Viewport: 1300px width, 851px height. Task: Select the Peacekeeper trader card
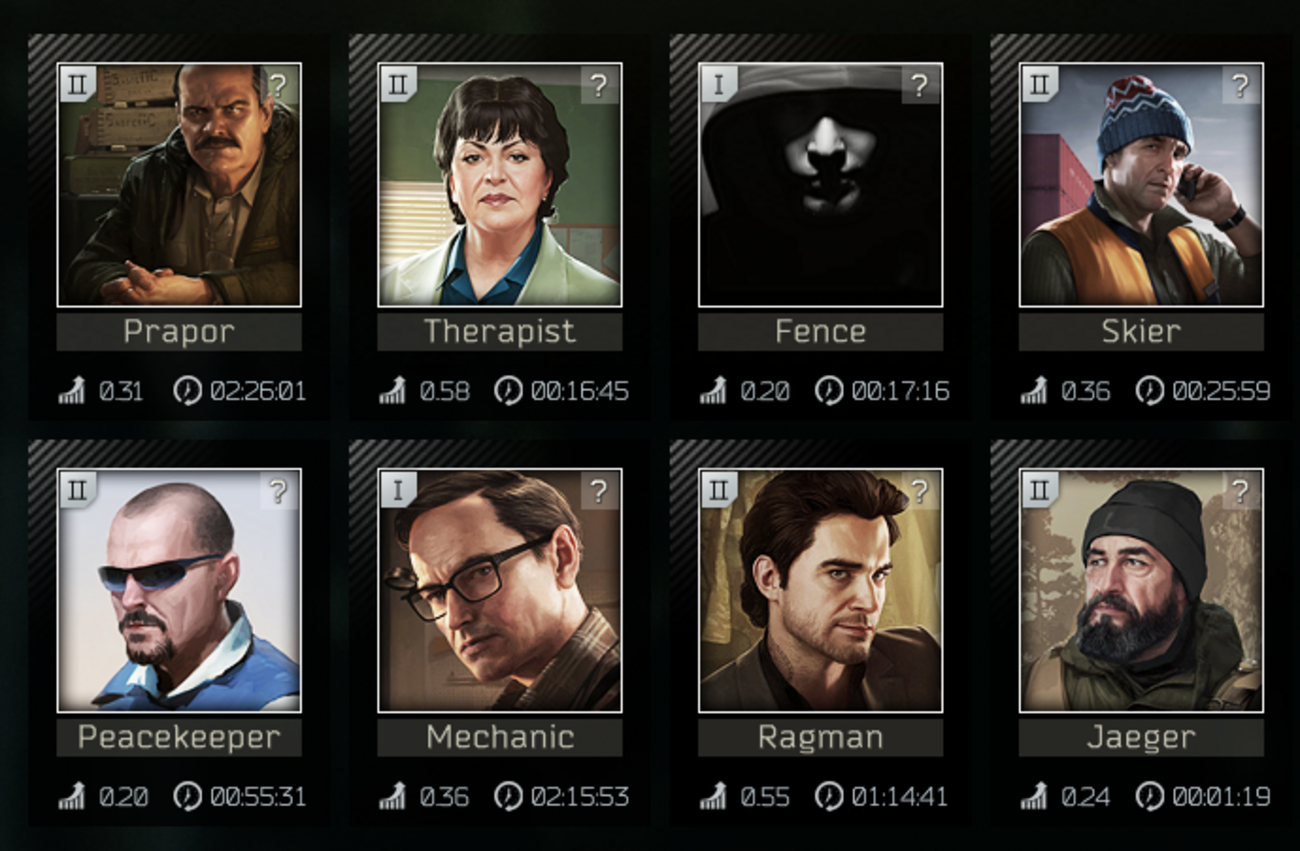point(178,590)
